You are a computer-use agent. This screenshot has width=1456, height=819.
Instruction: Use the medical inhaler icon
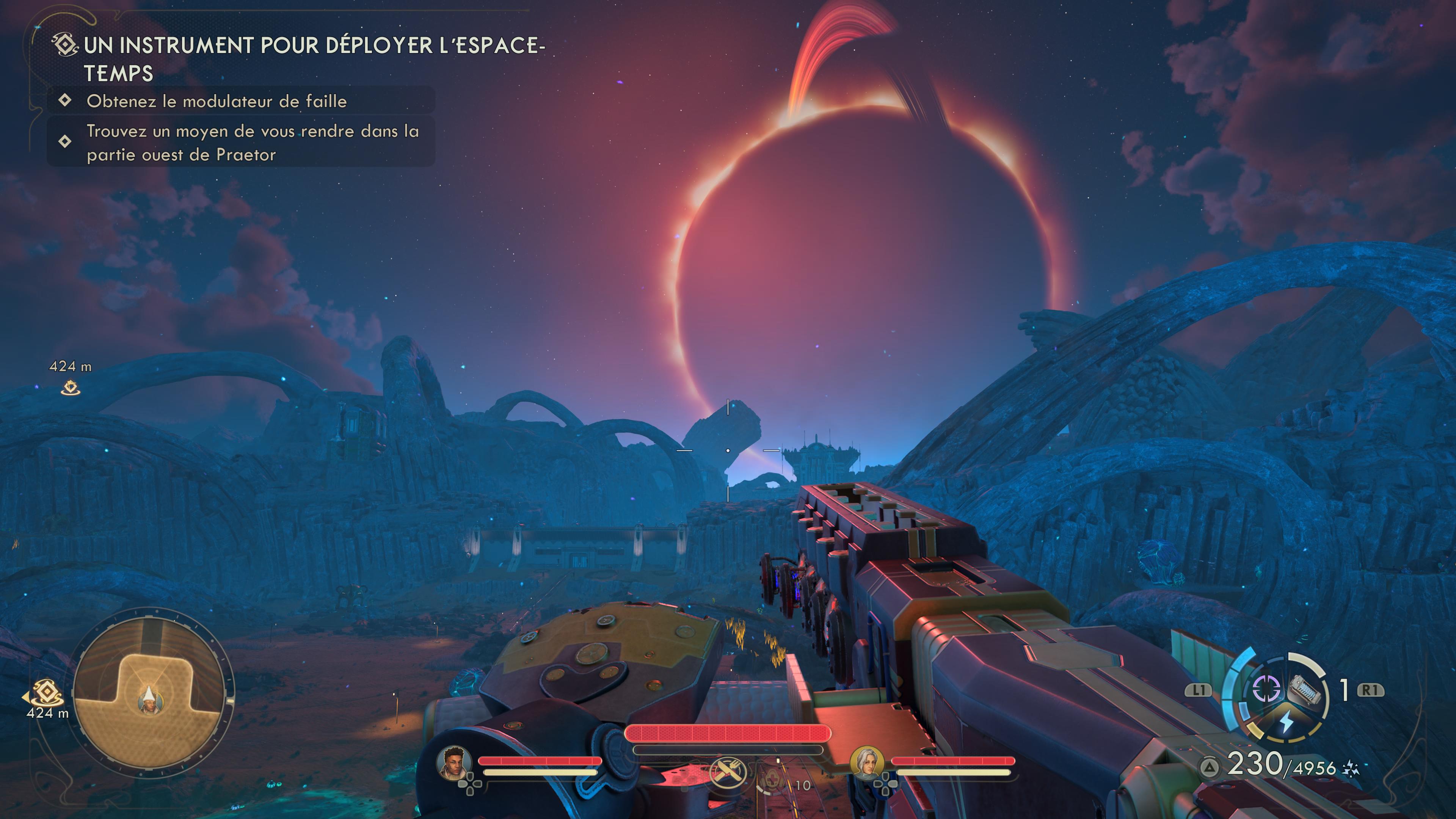pos(771,783)
